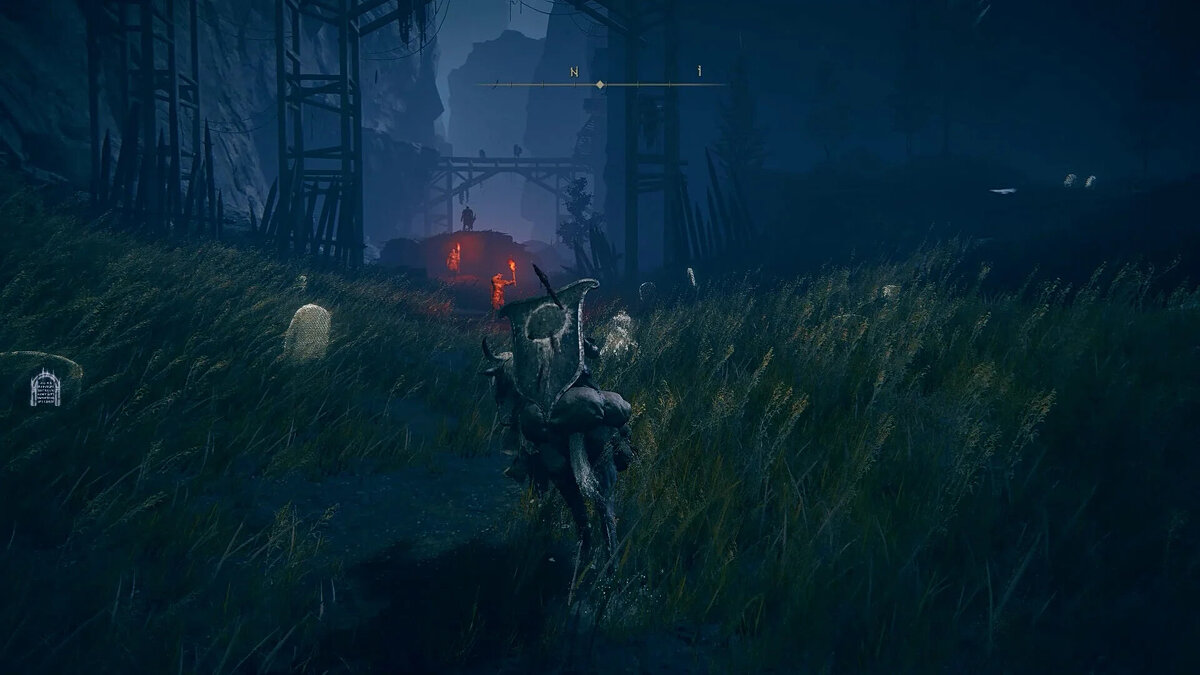
Task: Click the arched gate tablet icon
Action: [46, 388]
